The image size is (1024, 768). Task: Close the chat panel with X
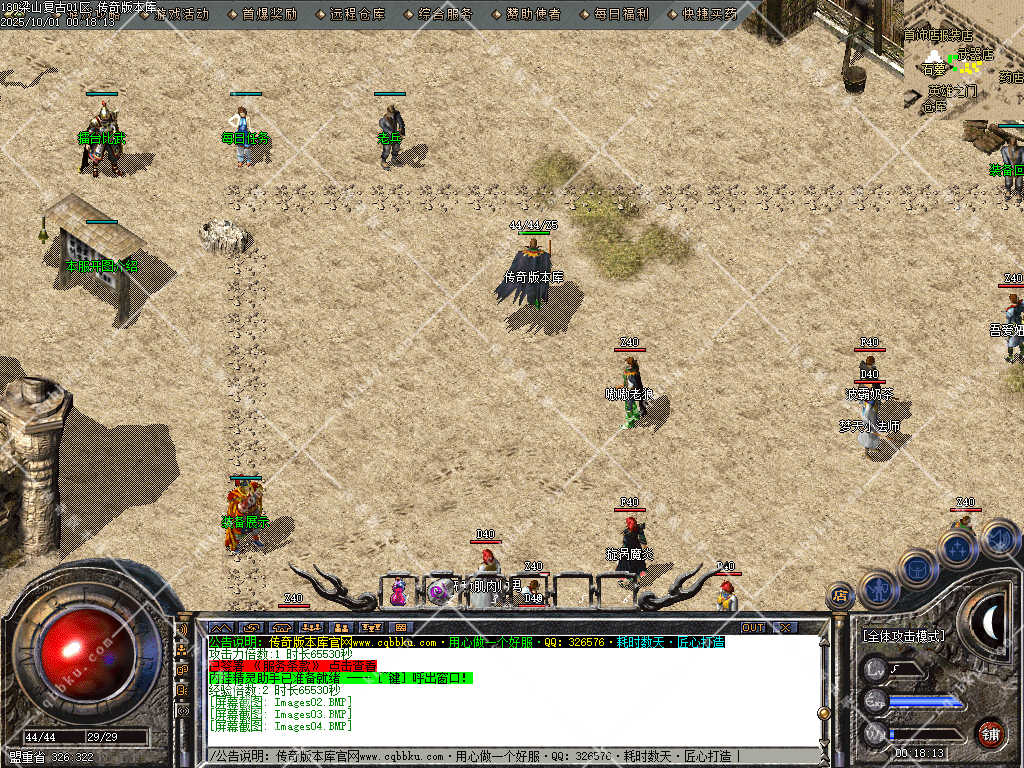(786, 627)
